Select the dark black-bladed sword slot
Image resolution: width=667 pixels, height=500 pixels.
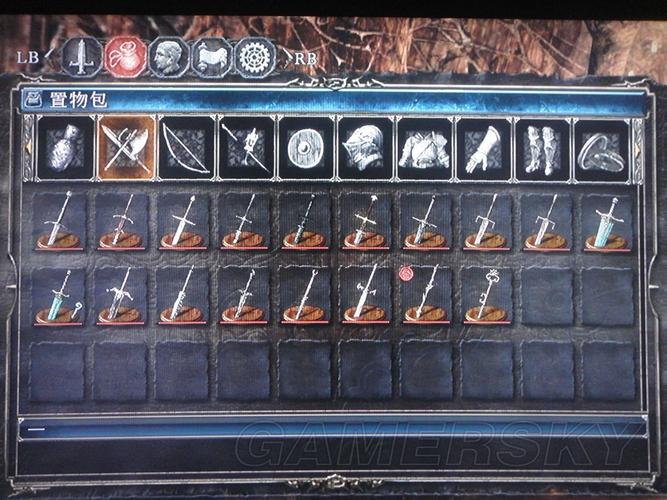pyautogui.click(x=304, y=221)
